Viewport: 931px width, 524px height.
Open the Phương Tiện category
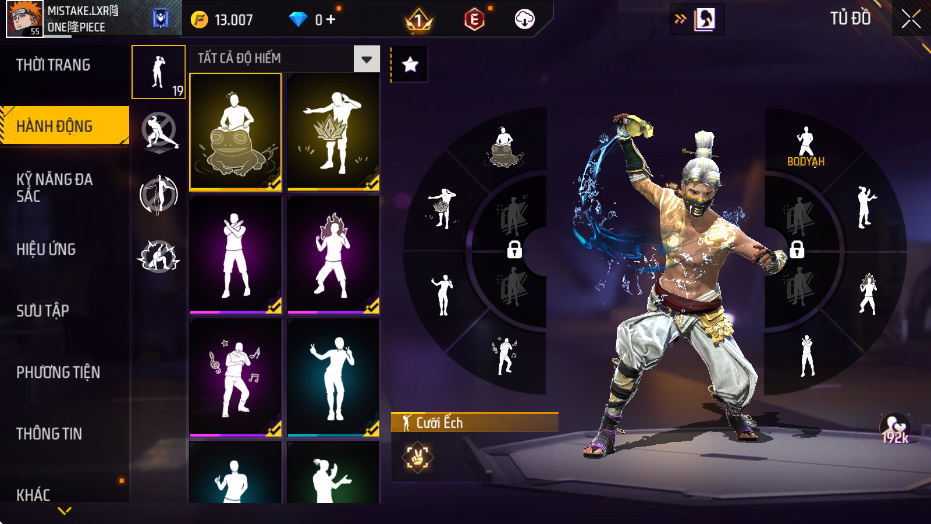click(58, 372)
